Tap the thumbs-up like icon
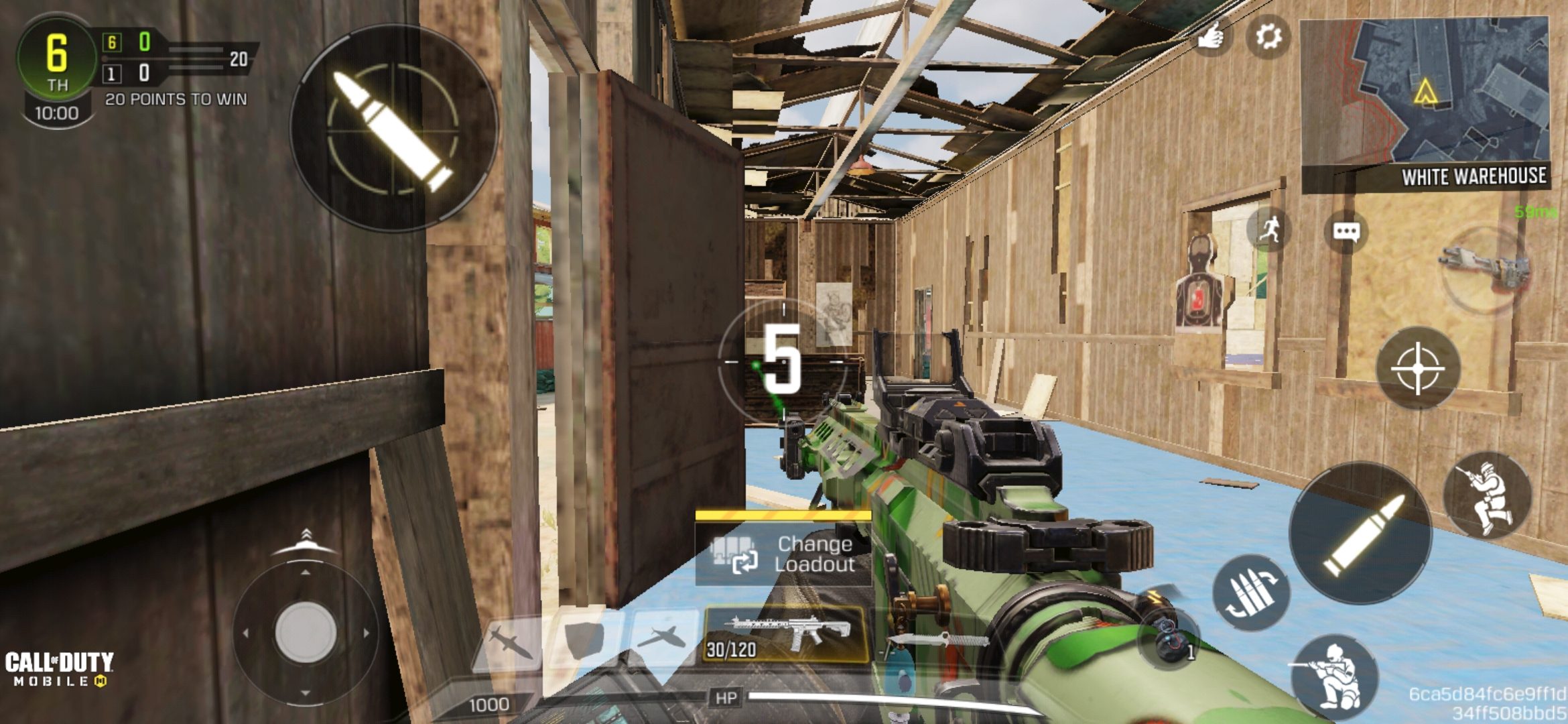The height and width of the screenshot is (724, 1568). point(1210,37)
